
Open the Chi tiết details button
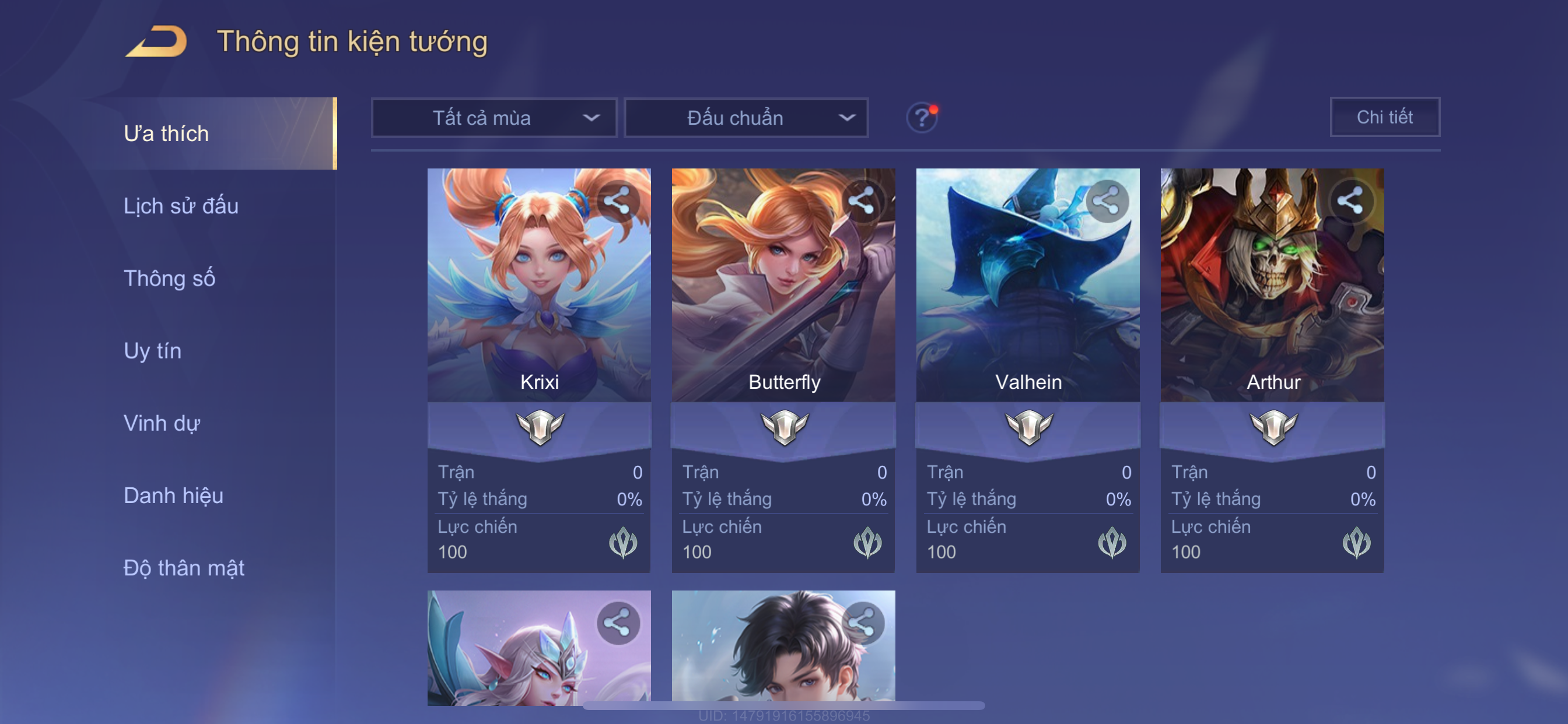(1384, 117)
